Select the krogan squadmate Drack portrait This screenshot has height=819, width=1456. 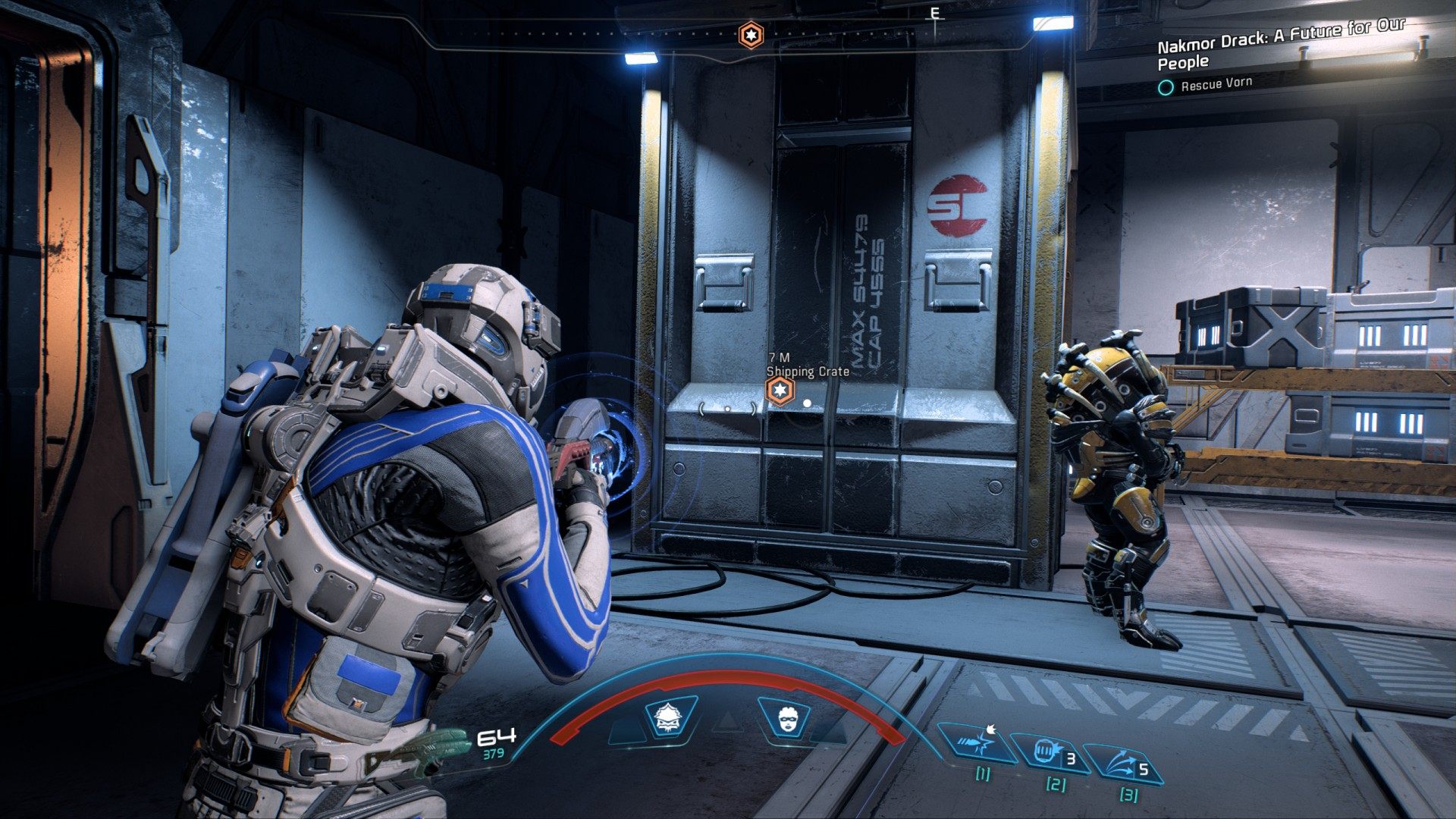coord(670,718)
